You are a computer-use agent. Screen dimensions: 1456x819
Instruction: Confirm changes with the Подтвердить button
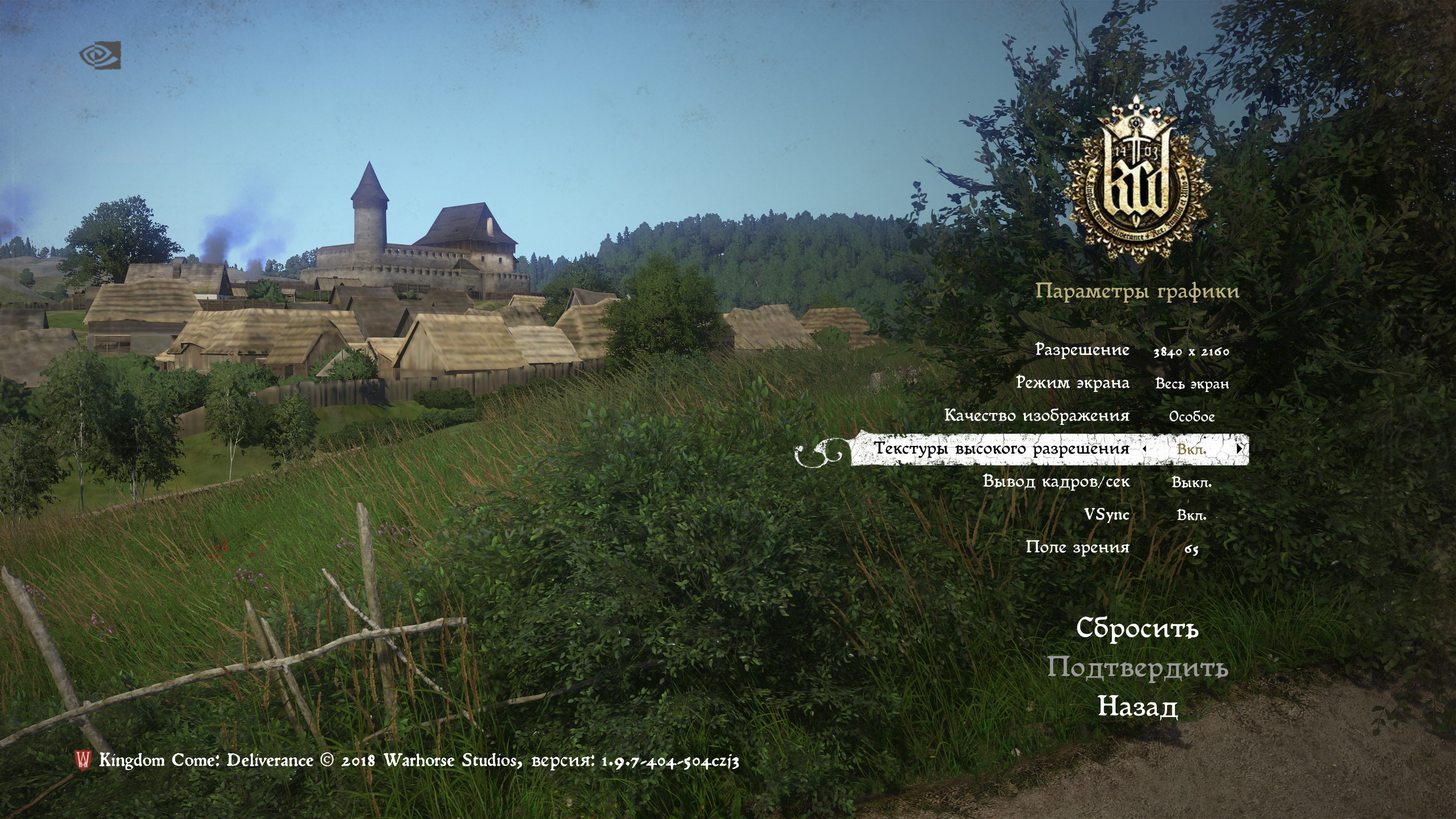point(1137,667)
